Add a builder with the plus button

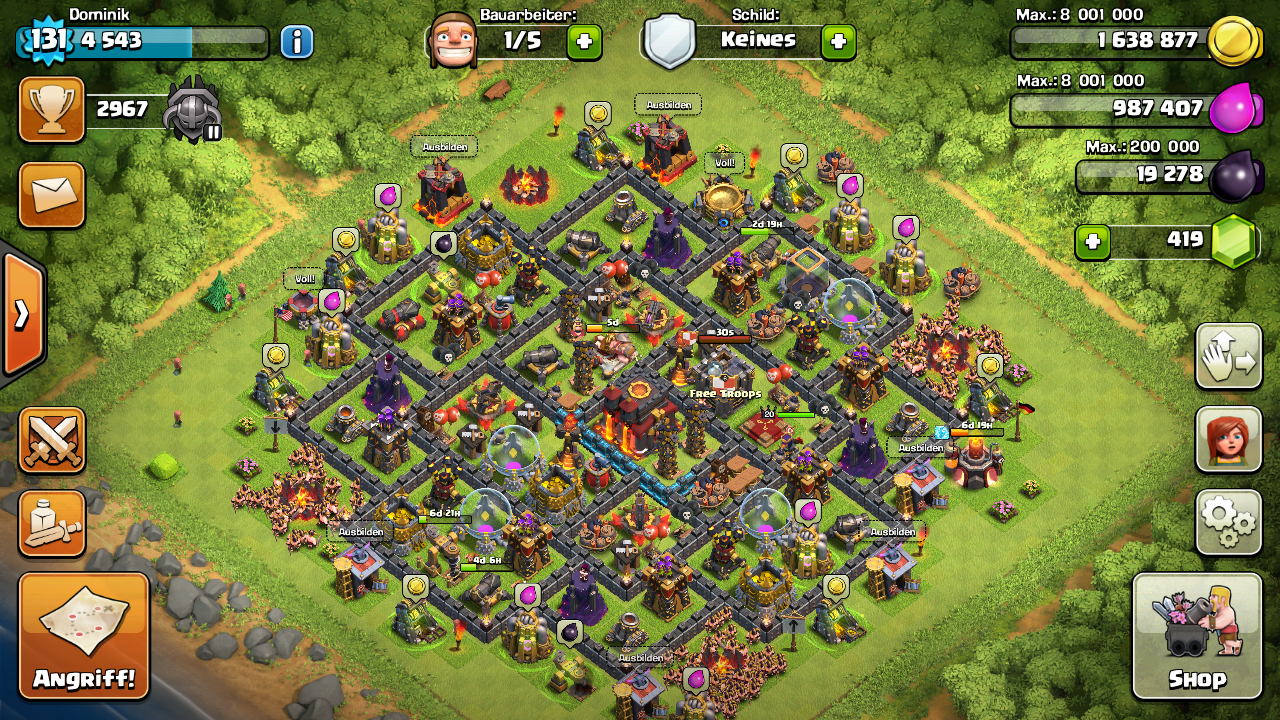point(584,41)
